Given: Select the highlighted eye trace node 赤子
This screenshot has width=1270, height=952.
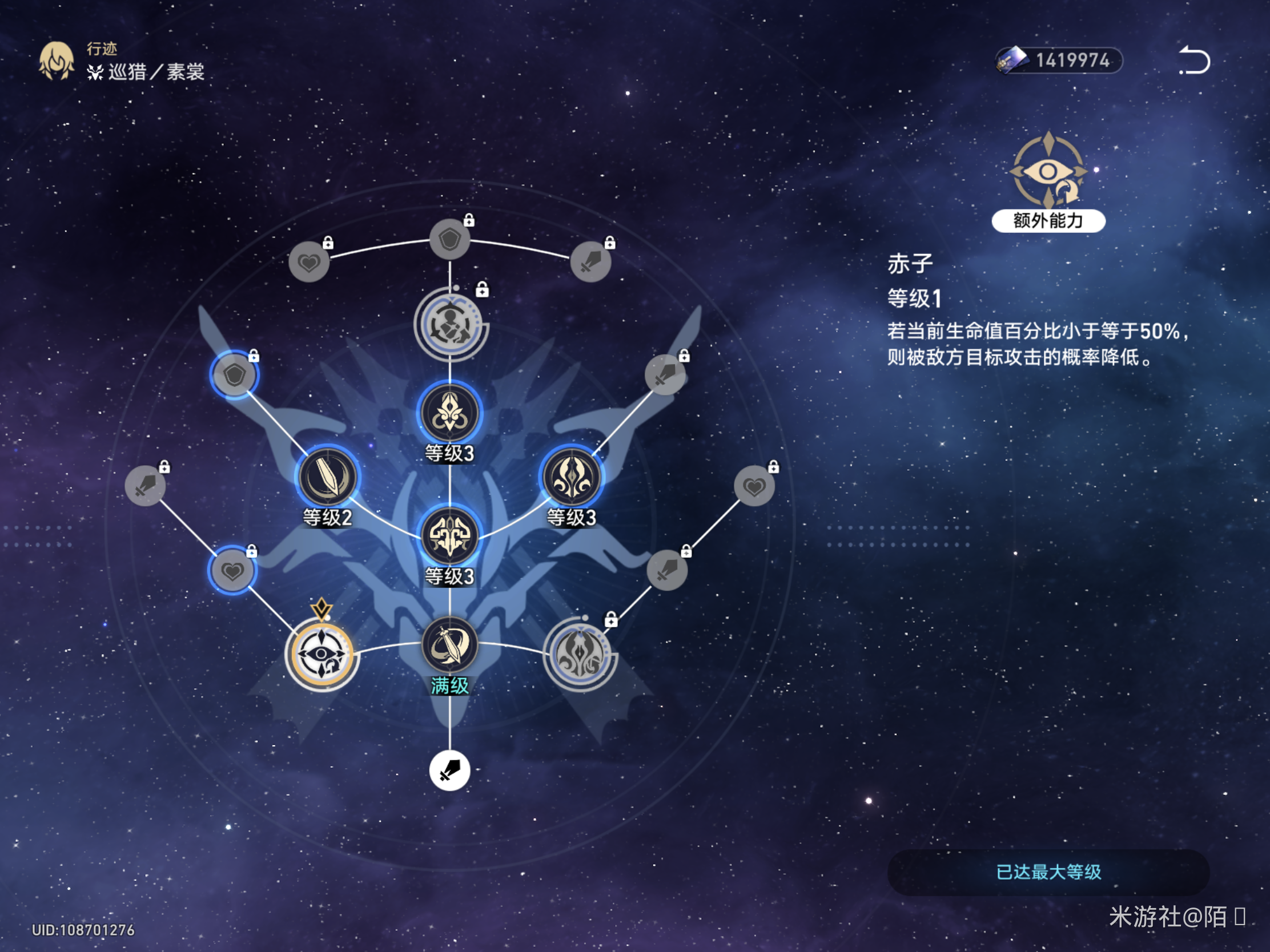Looking at the screenshot, I should pyautogui.click(x=321, y=654).
